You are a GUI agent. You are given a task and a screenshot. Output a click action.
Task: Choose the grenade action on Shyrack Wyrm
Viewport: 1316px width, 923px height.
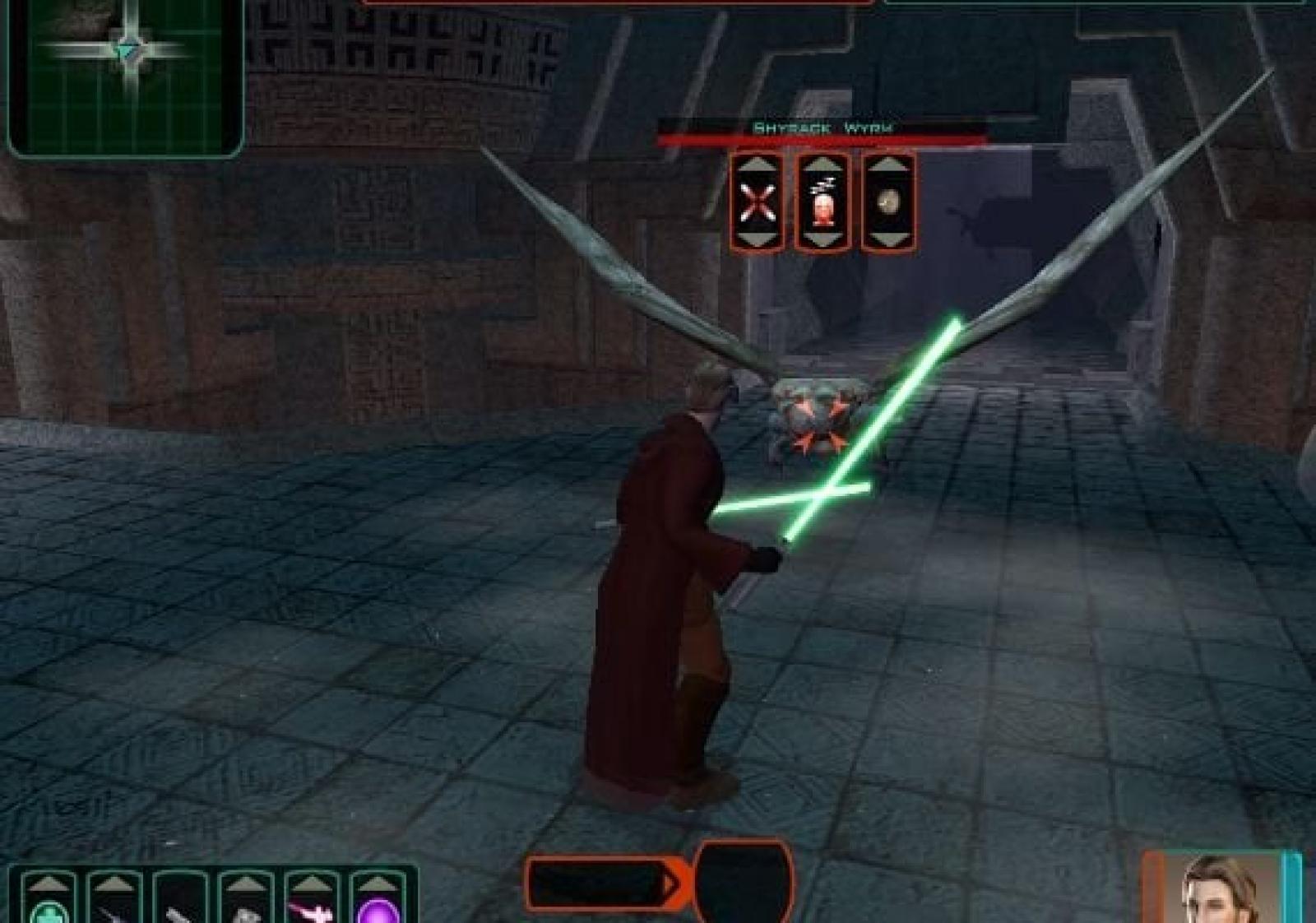coord(887,202)
